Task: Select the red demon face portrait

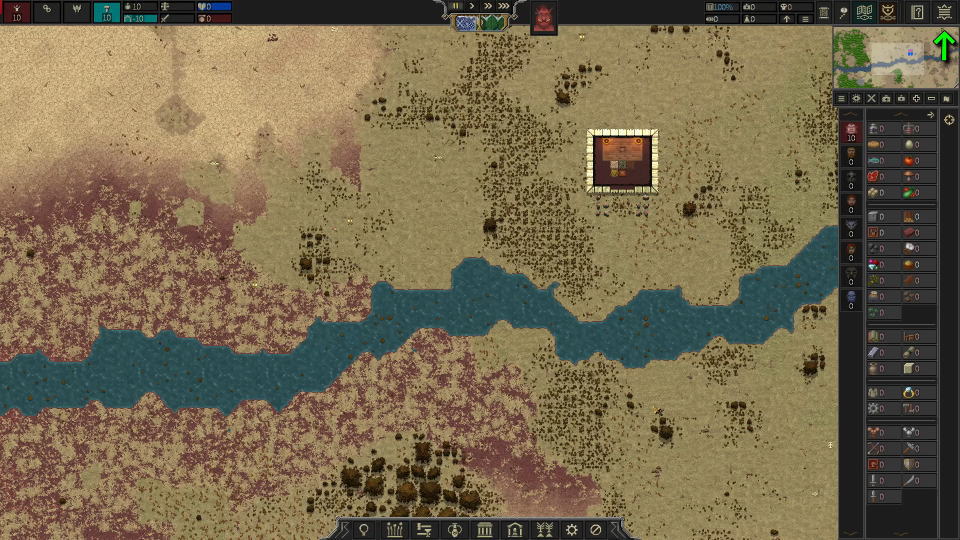Action: click(x=544, y=18)
